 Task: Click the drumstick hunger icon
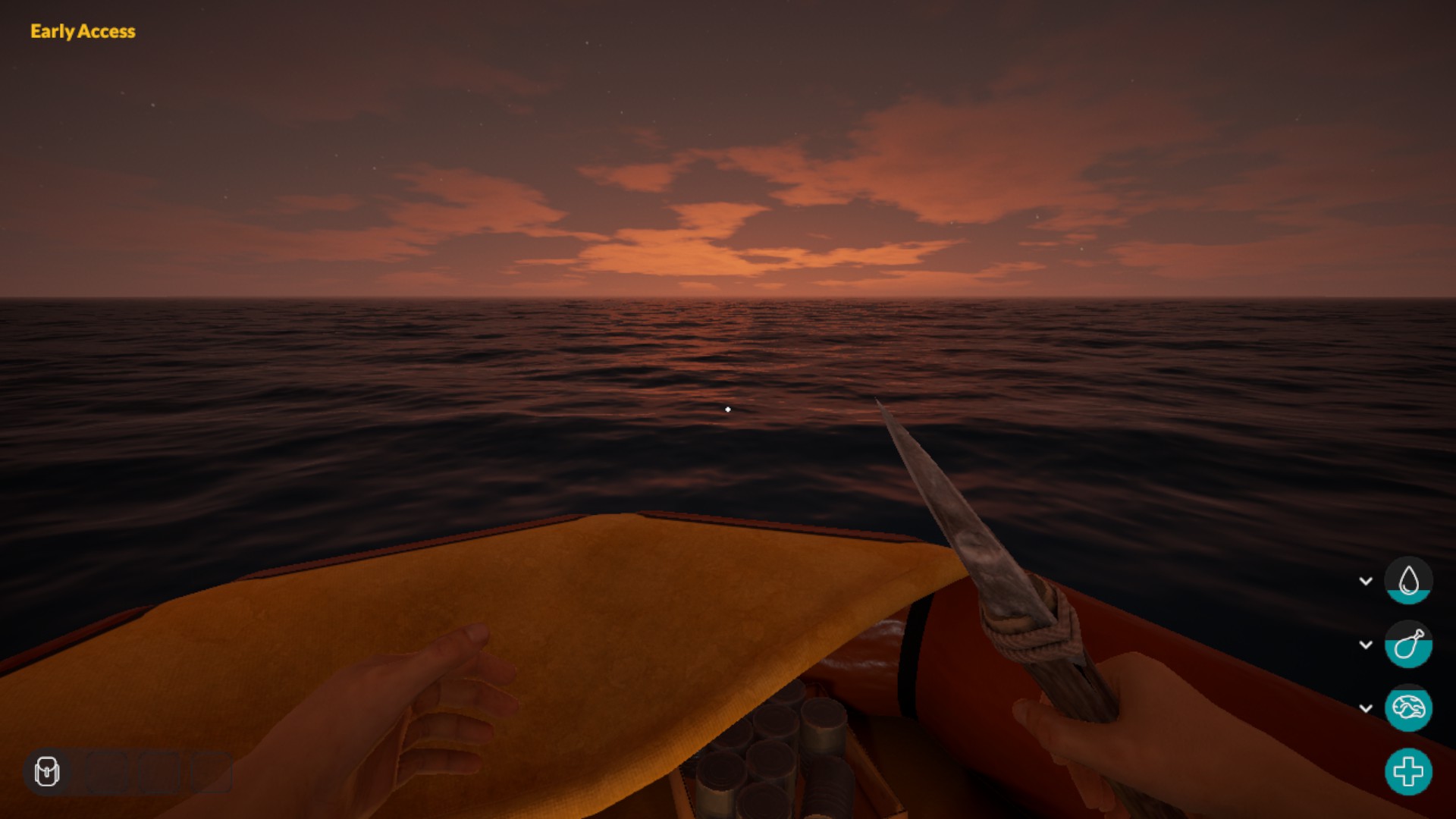[1408, 645]
